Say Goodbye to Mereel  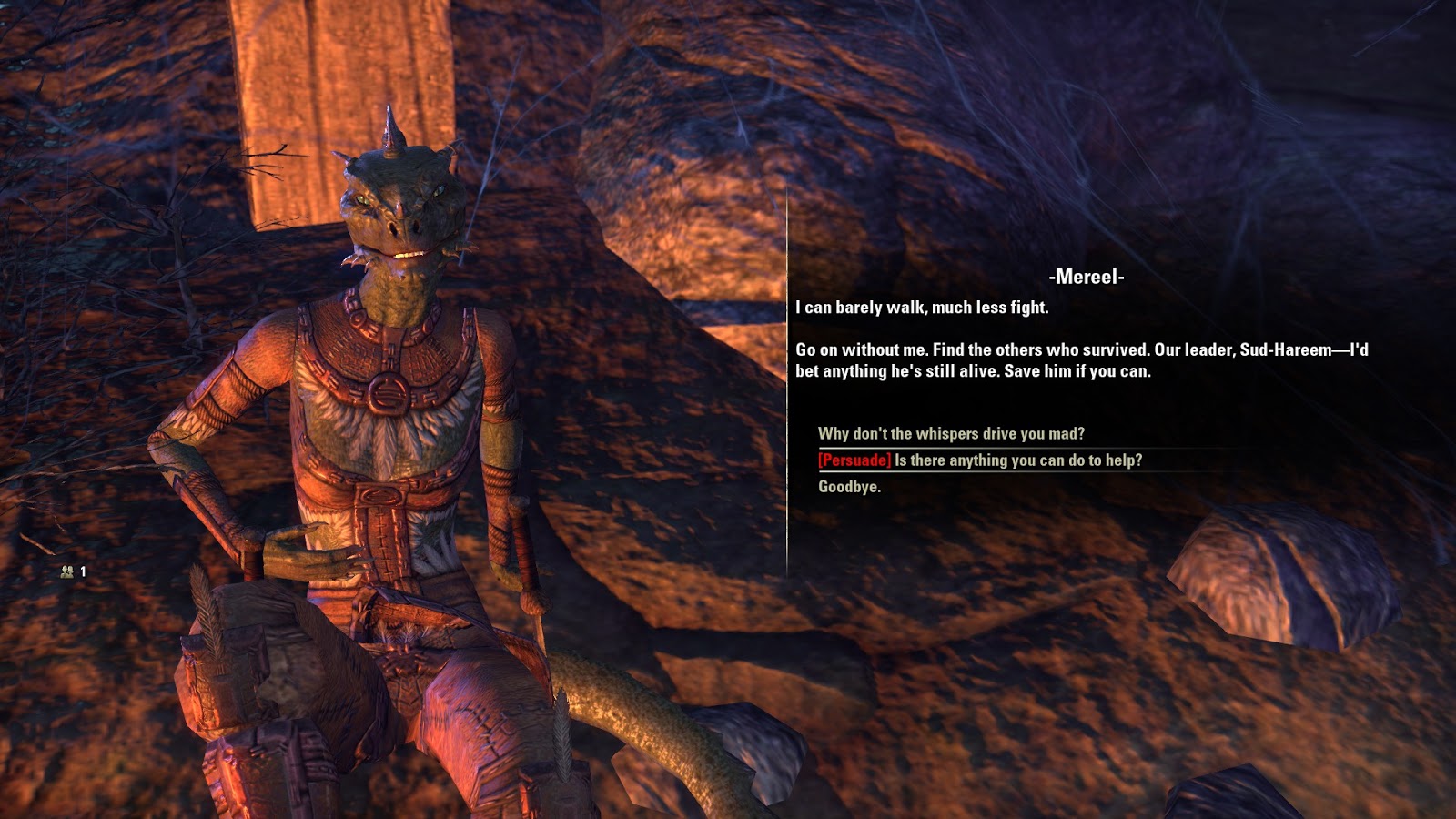(x=849, y=486)
